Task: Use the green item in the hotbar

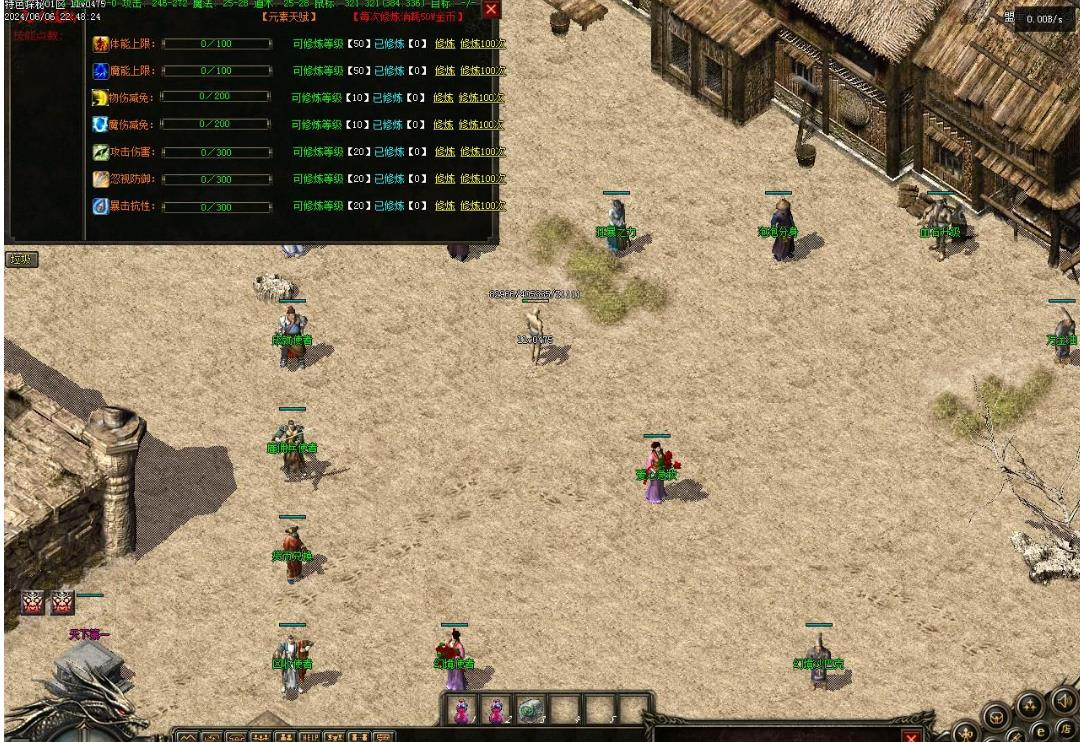Action: pos(530,710)
